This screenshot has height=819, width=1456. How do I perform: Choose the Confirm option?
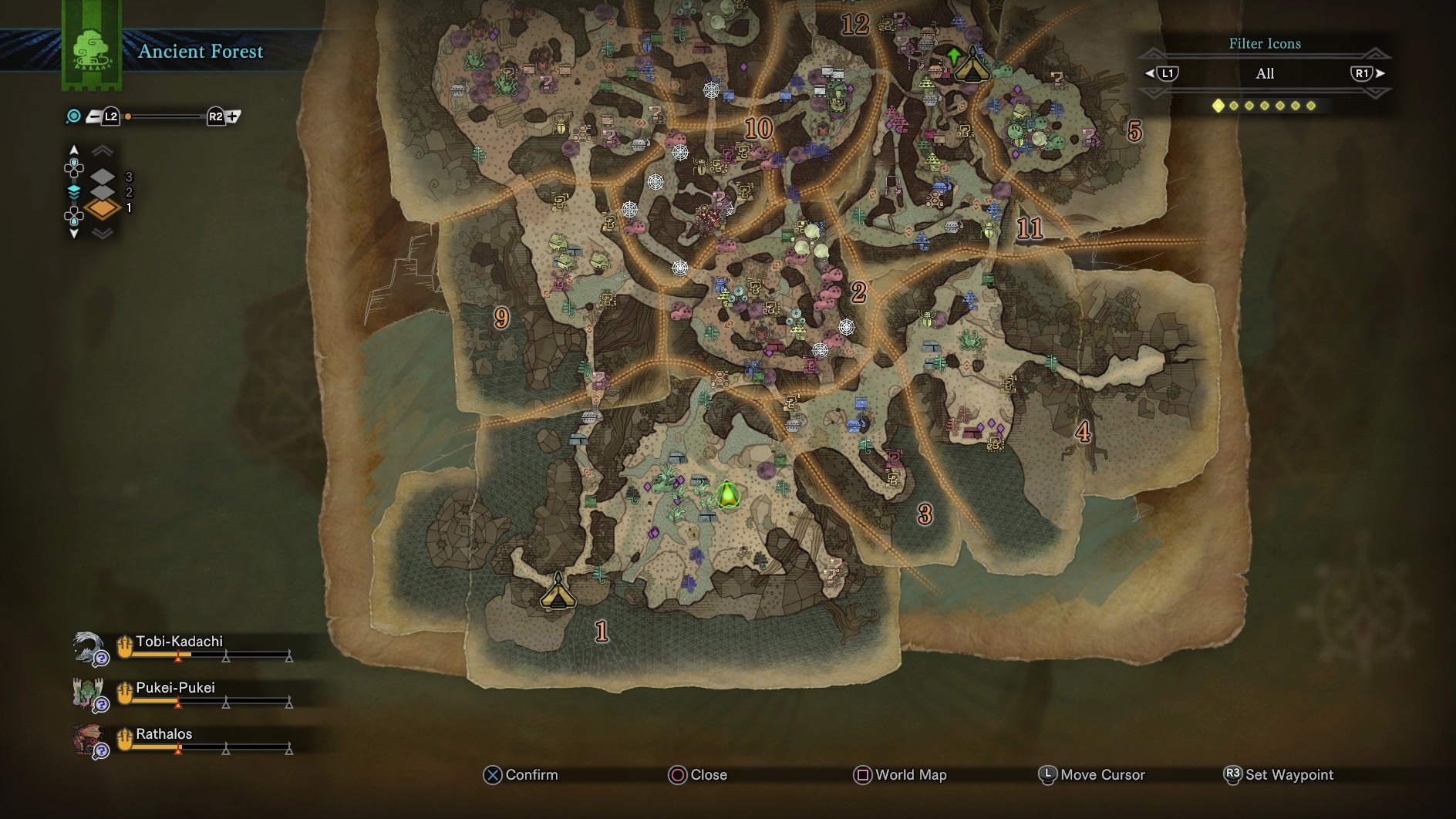pyautogui.click(x=521, y=775)
